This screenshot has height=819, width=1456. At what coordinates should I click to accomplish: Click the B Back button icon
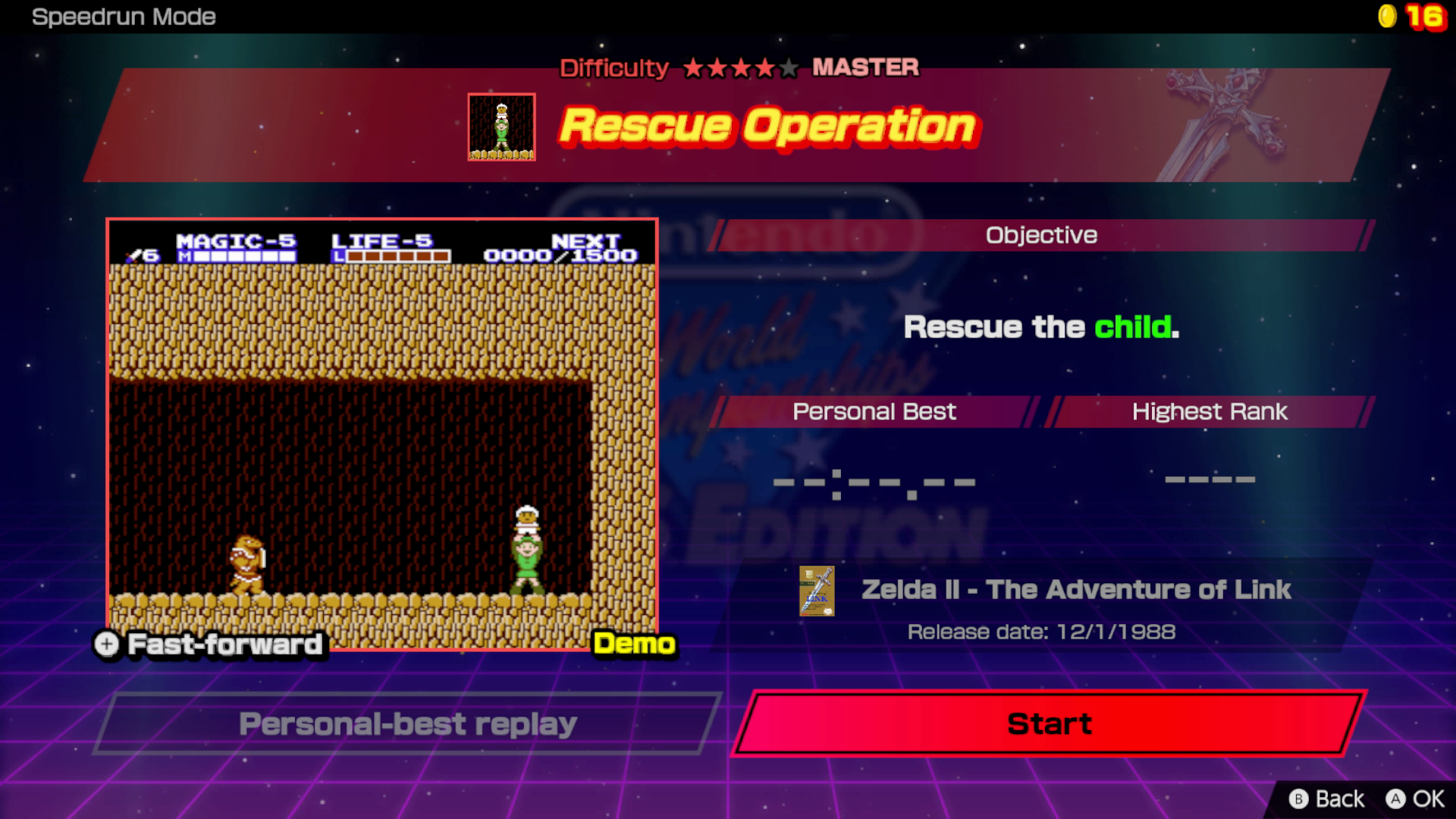coord(1300,799)
